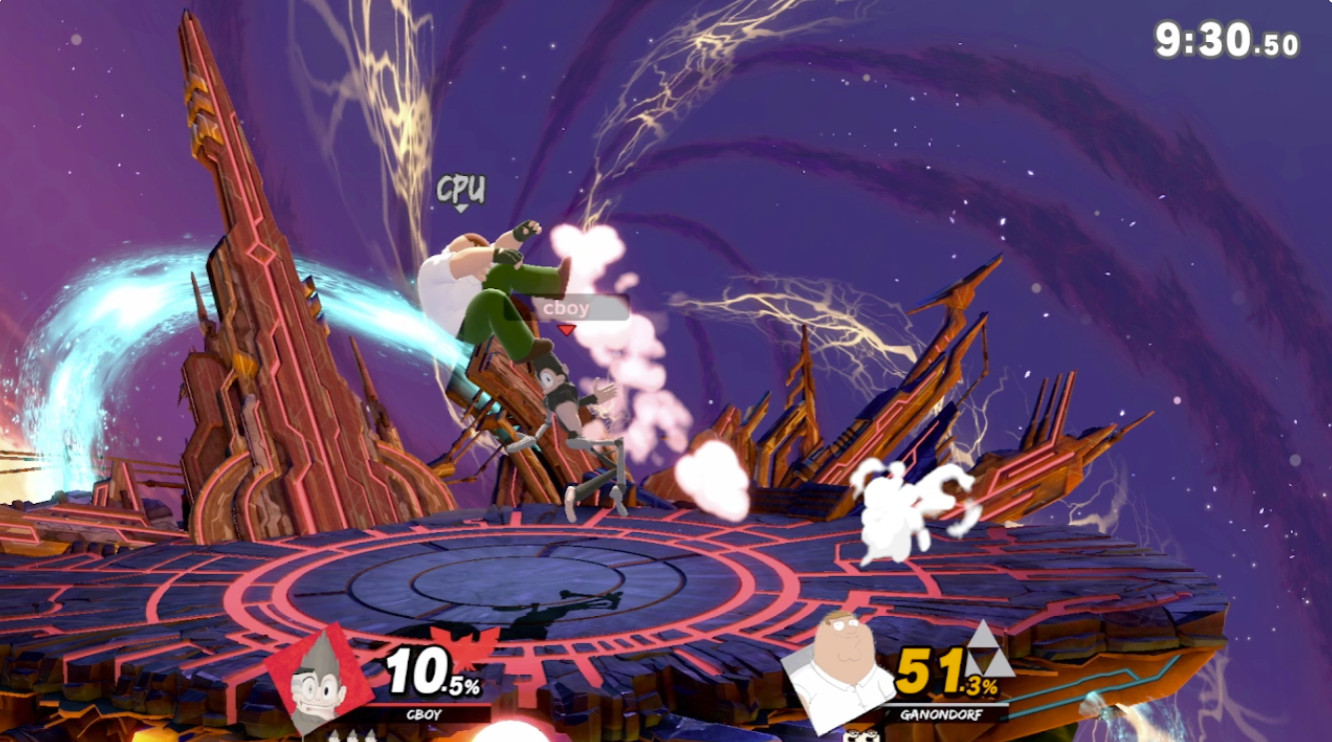Click the gray Triforce emblem beside Ganondorf's damage
Viewport: 1332px width, 742px height.
985,650
